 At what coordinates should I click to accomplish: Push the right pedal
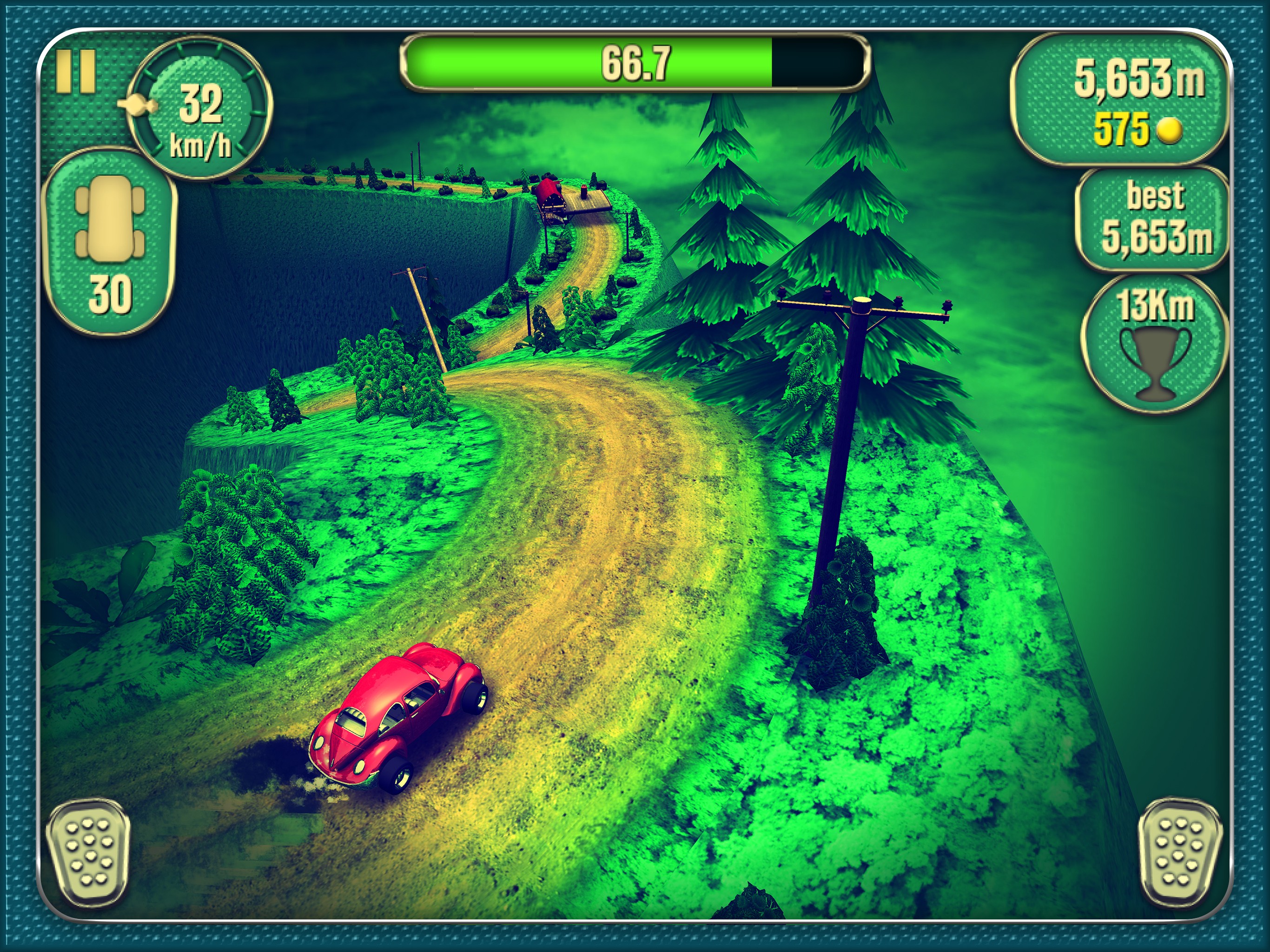(x=1179, y=855)
